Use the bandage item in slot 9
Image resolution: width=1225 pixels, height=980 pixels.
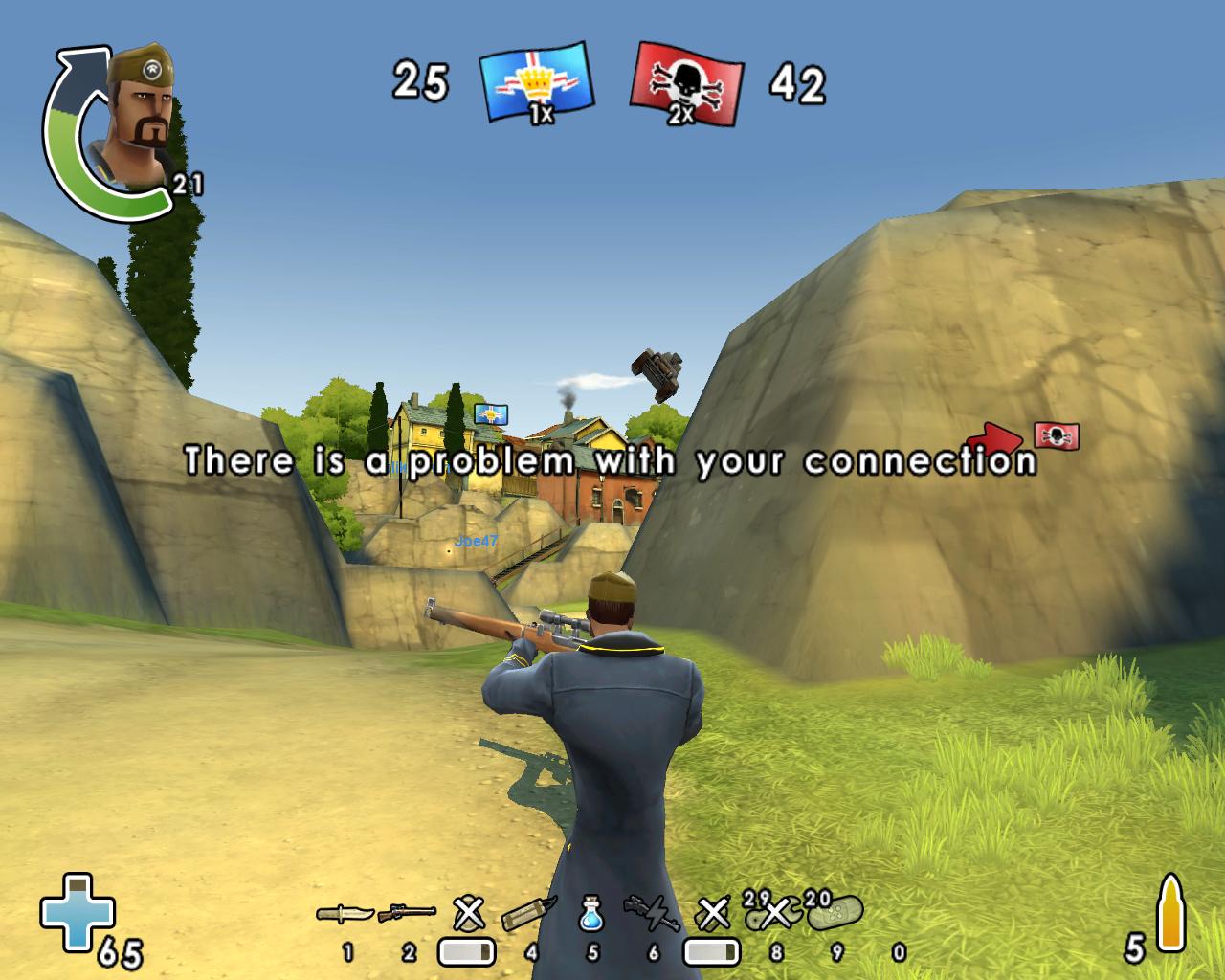point(835,913)
